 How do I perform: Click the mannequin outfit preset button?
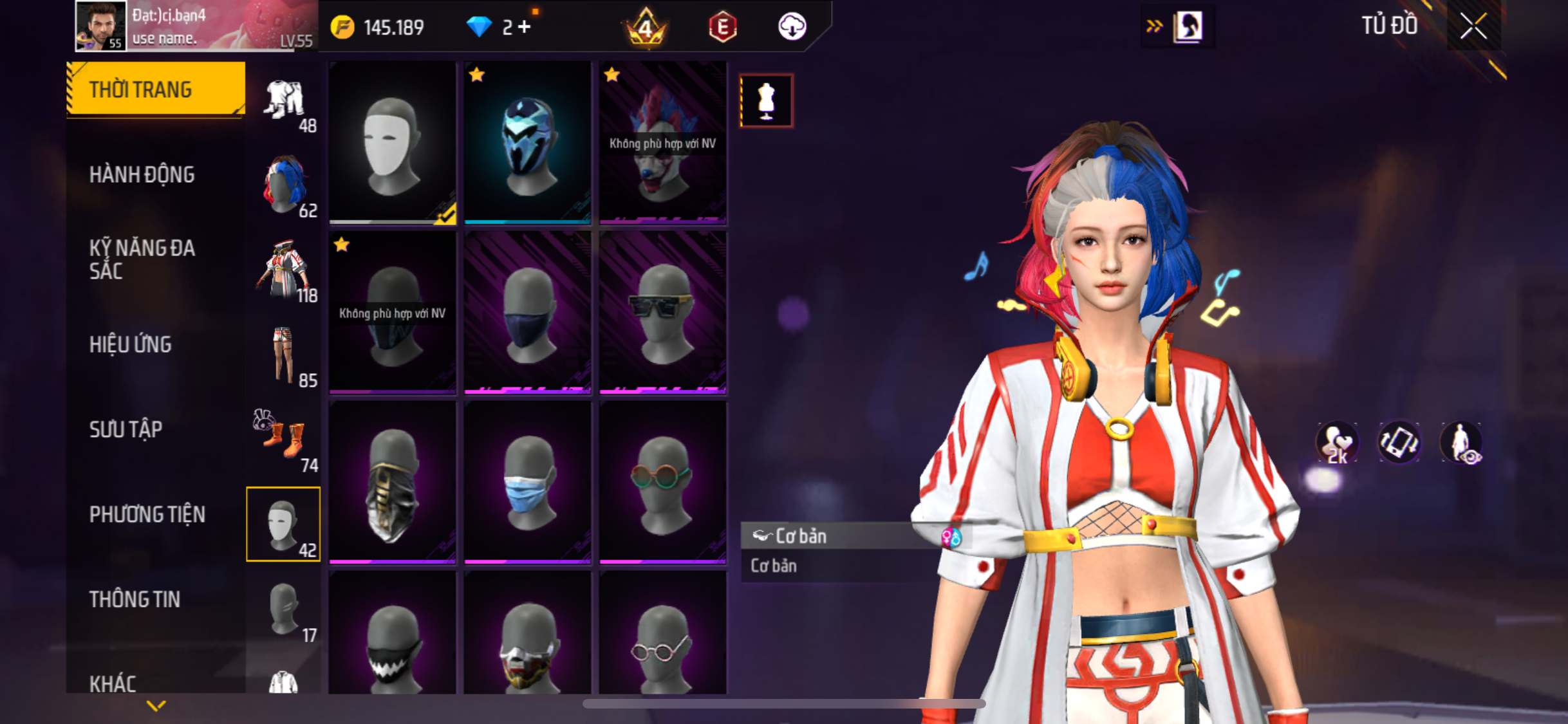point(766,101)
